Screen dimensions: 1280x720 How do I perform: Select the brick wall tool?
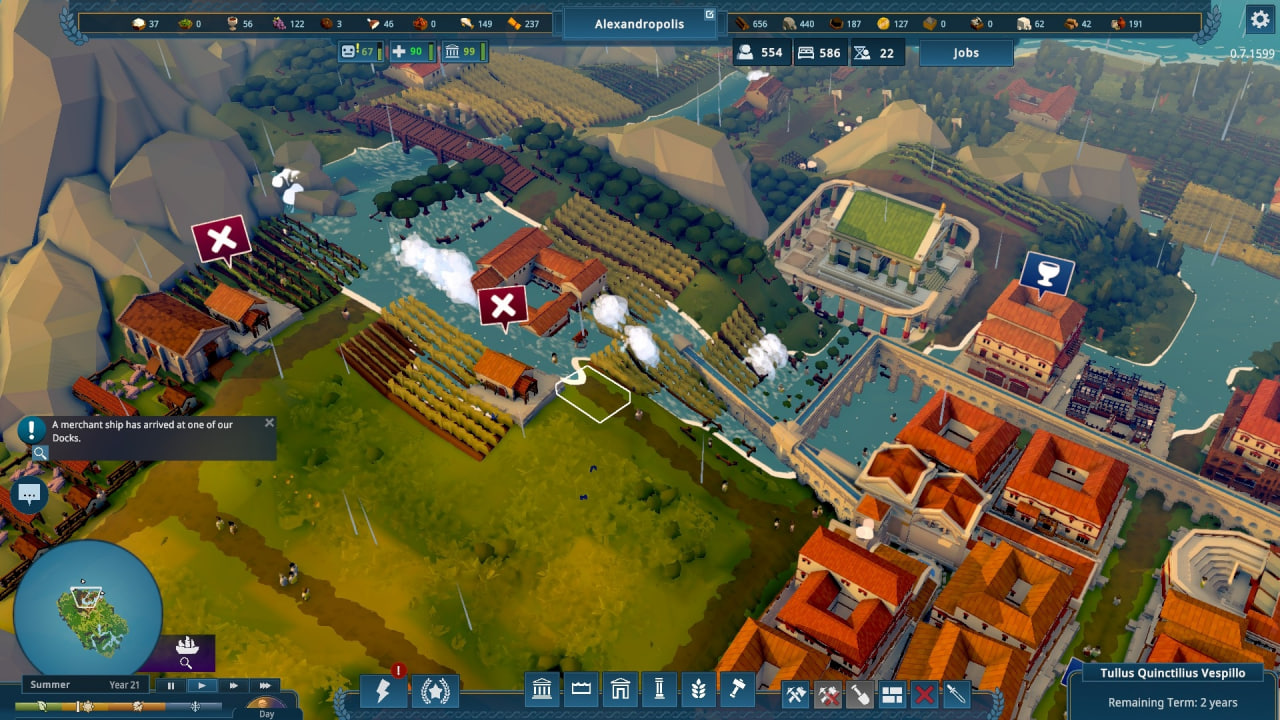[892, 694]
